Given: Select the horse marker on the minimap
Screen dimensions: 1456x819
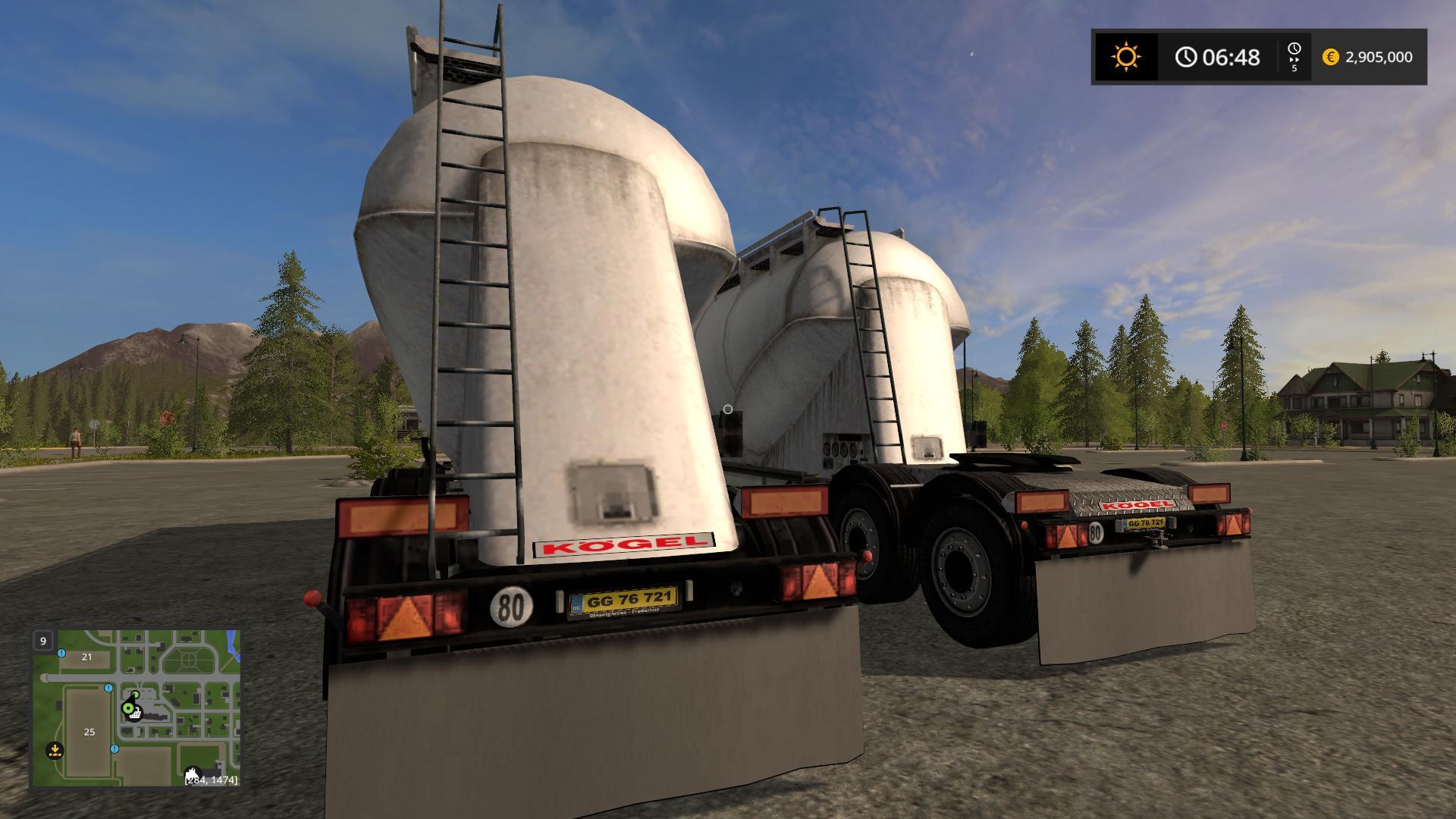Looking at the screenshot, I should [193, 774].
